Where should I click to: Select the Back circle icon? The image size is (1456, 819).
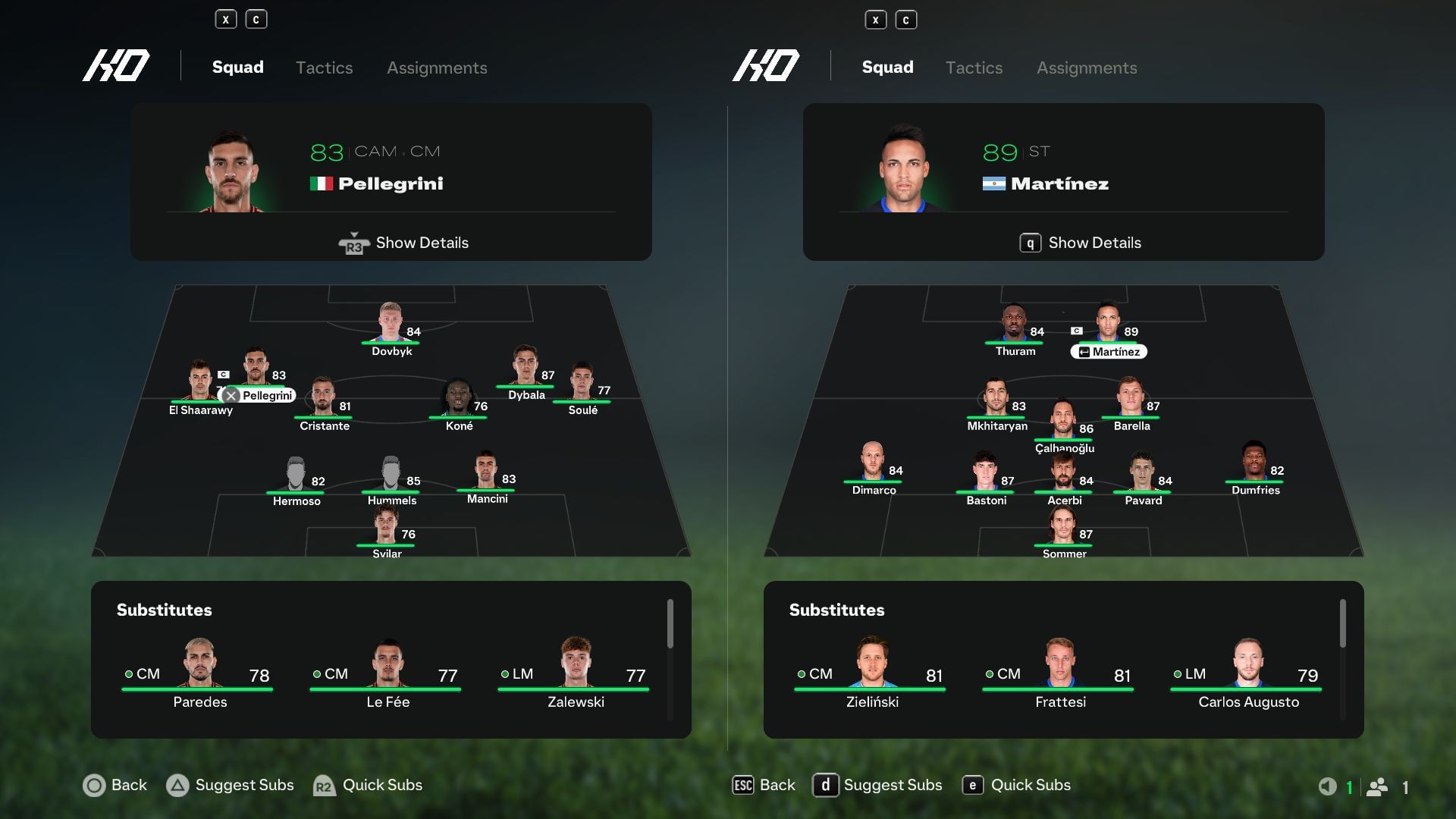coord(94,786)
